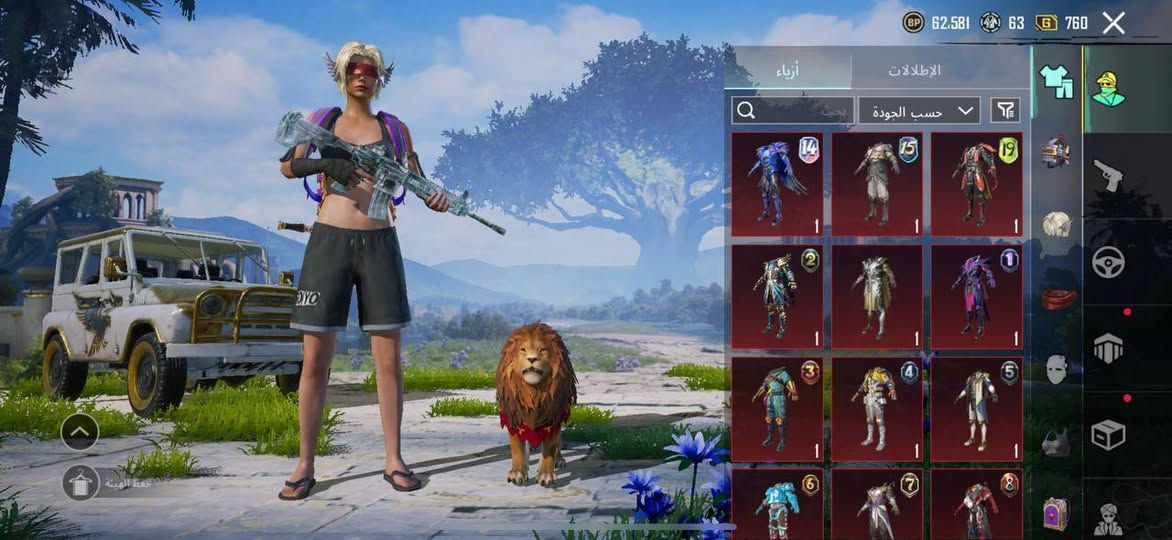Close the inventory with the X button
This screenshot has height=540, width=1172.
point(1113,23)
